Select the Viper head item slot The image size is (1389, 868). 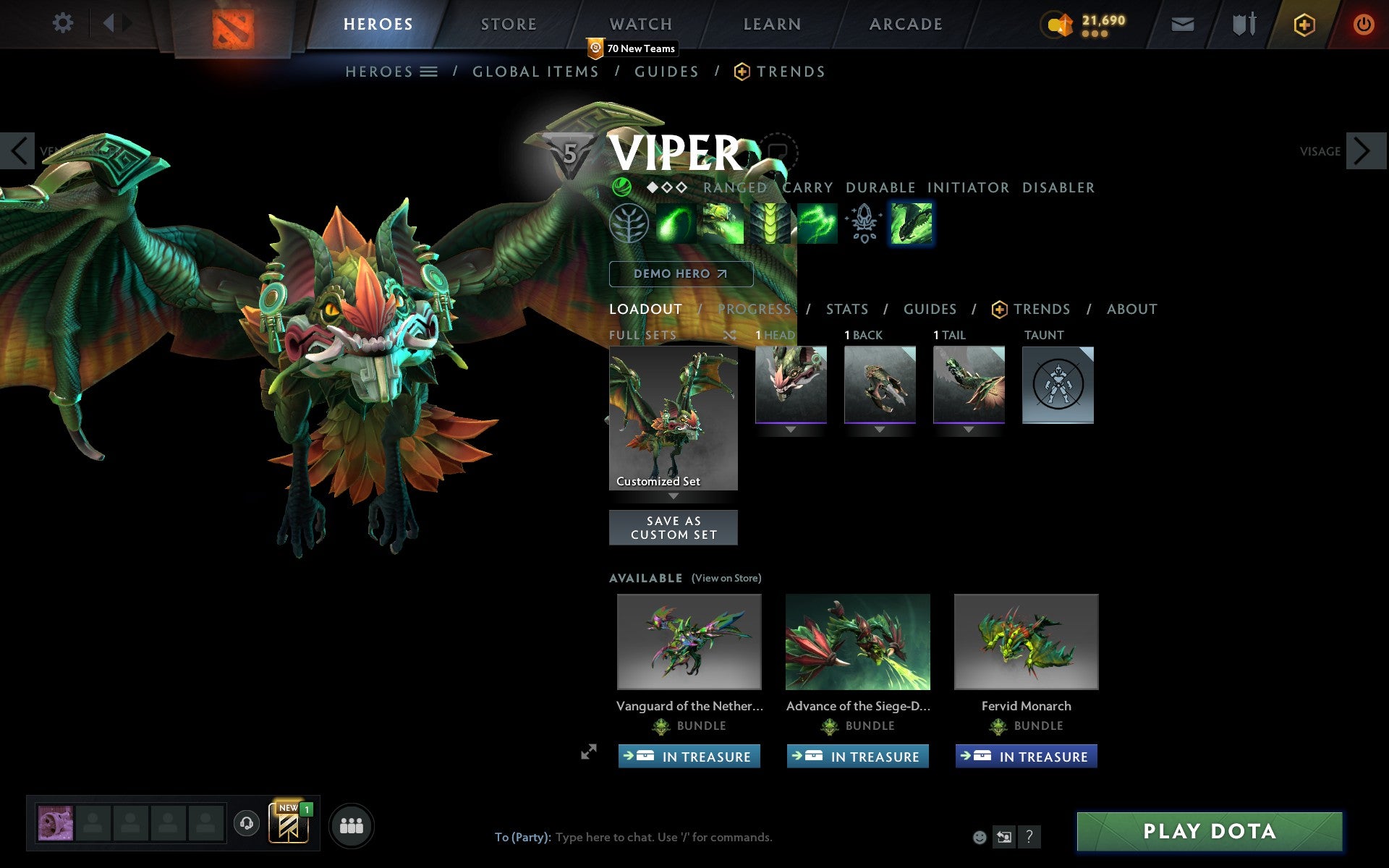coord(791,384)
